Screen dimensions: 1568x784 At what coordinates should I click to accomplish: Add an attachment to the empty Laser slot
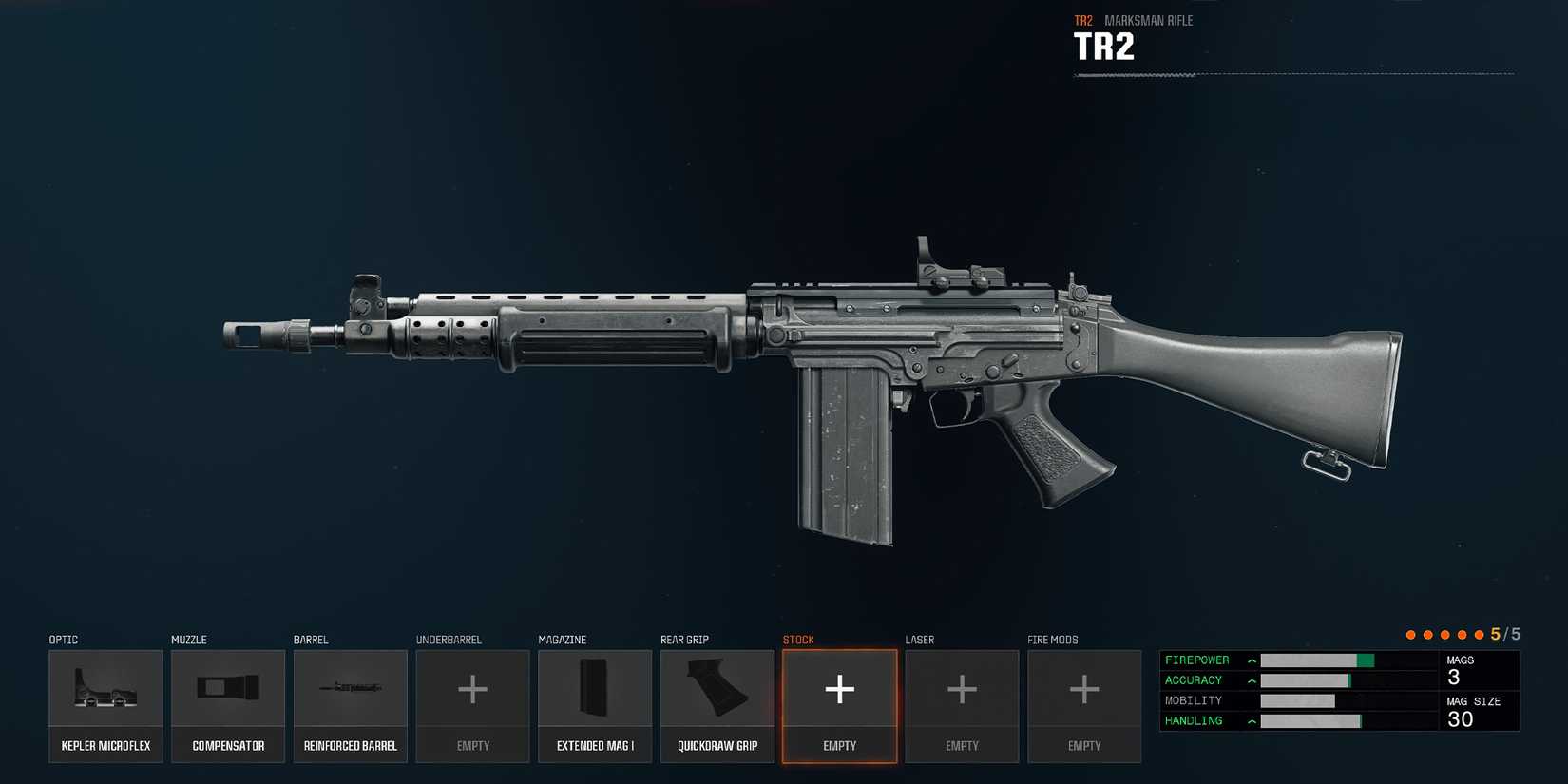[962, 705]
